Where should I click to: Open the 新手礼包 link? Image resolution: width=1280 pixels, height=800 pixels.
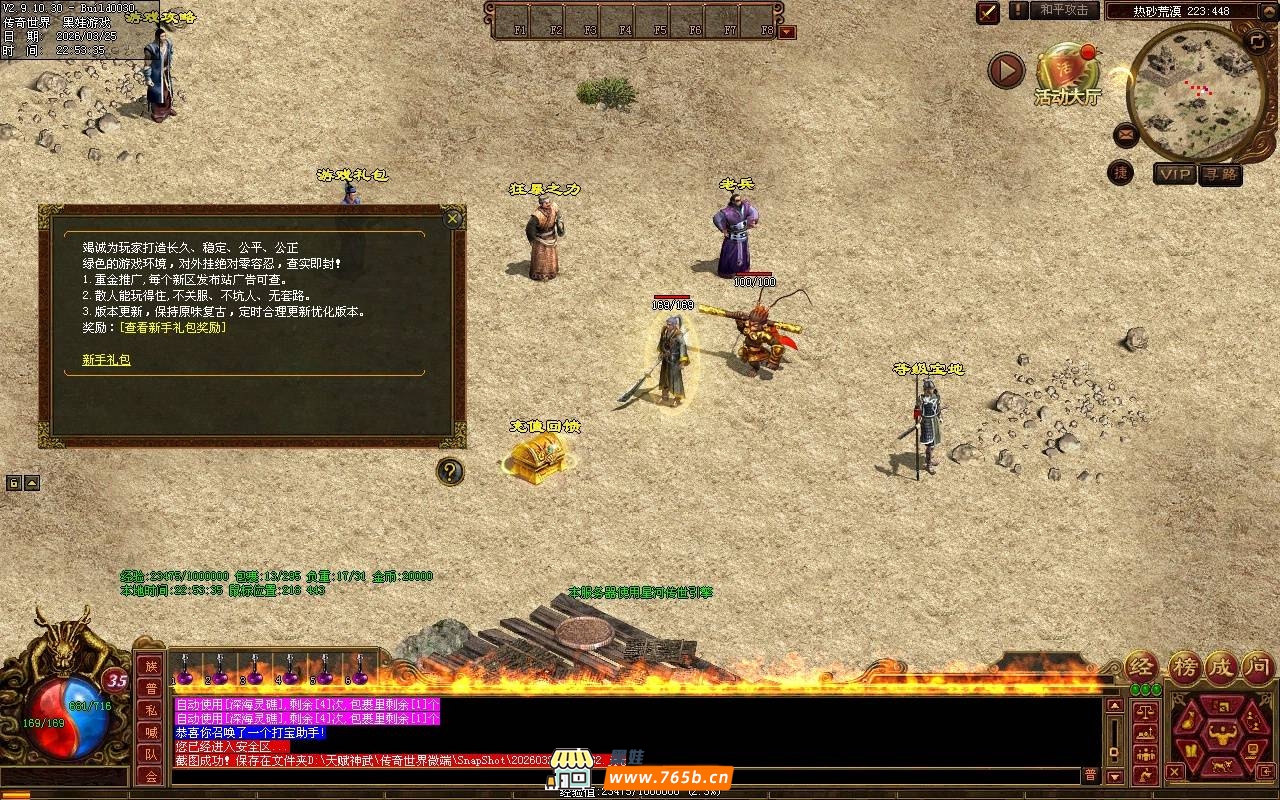click(x=106, y=360)
